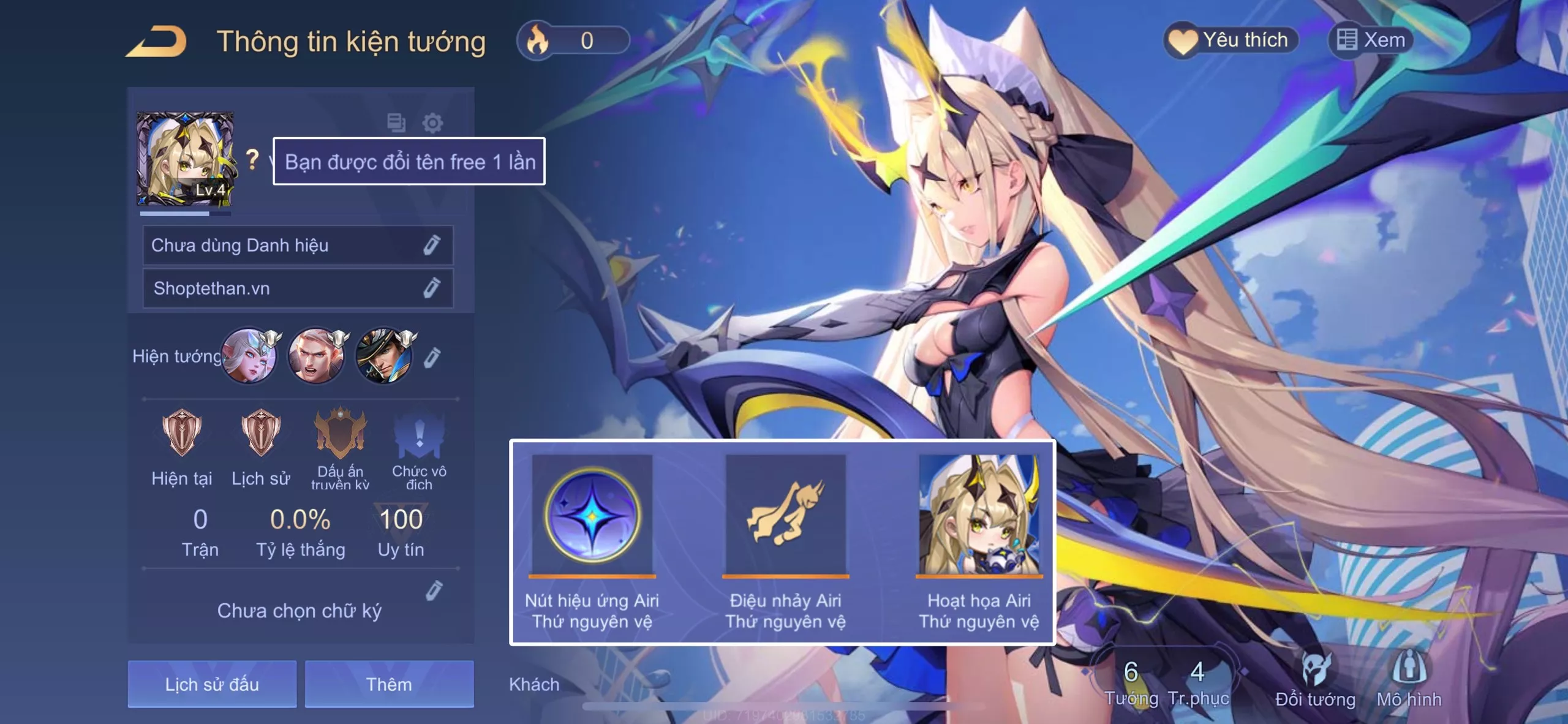Open the Dấu ấn truyền kỳ badge
The image size is (1568, 724).
pos(340,435)
